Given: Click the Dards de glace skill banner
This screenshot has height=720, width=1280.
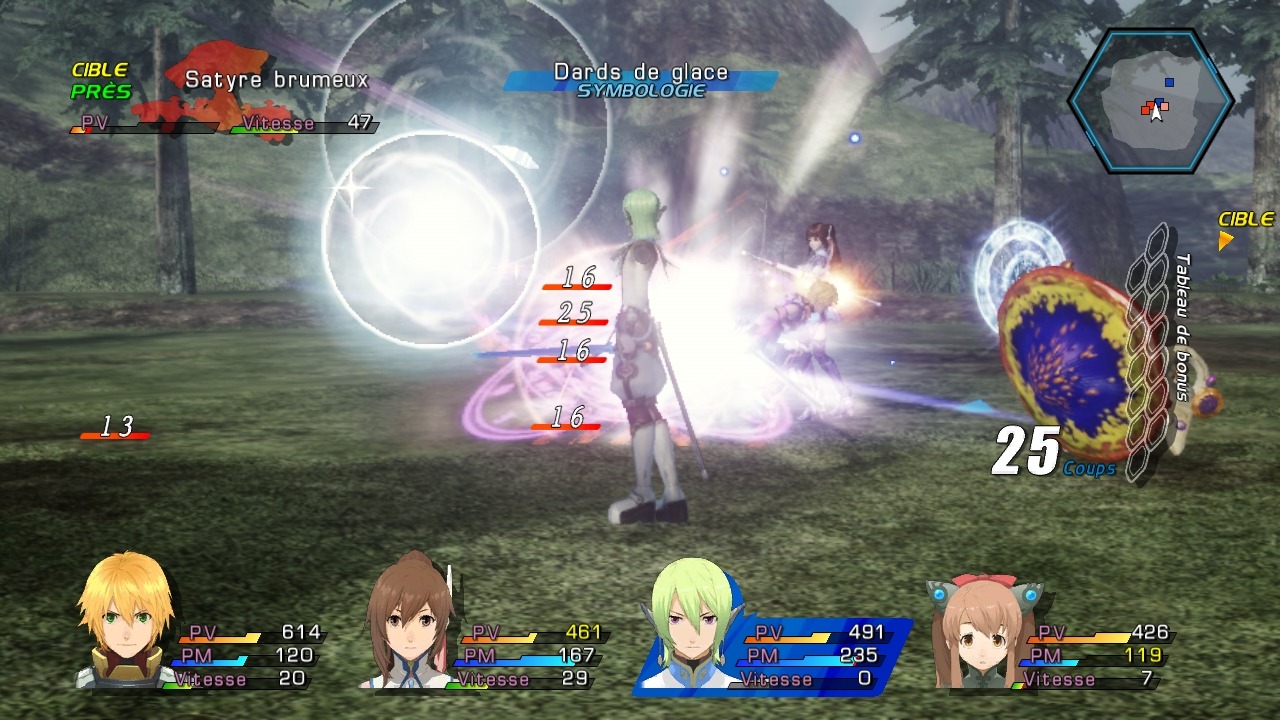Looking at the screenshot, I should [642, 72].
